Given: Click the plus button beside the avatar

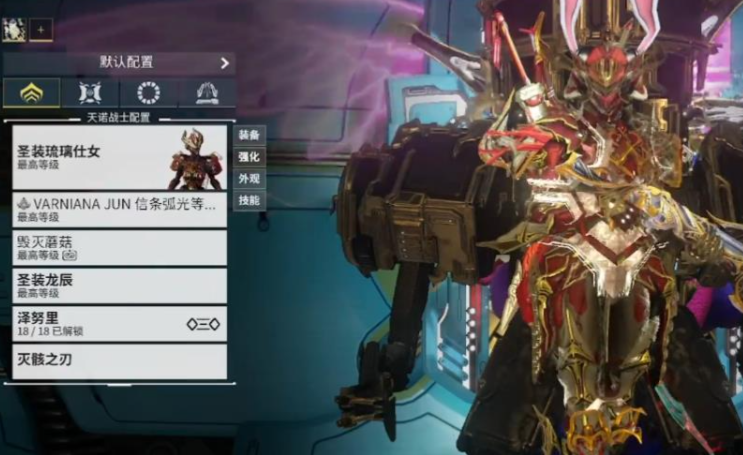Looking at the screenshot, I should click(42, 29).
